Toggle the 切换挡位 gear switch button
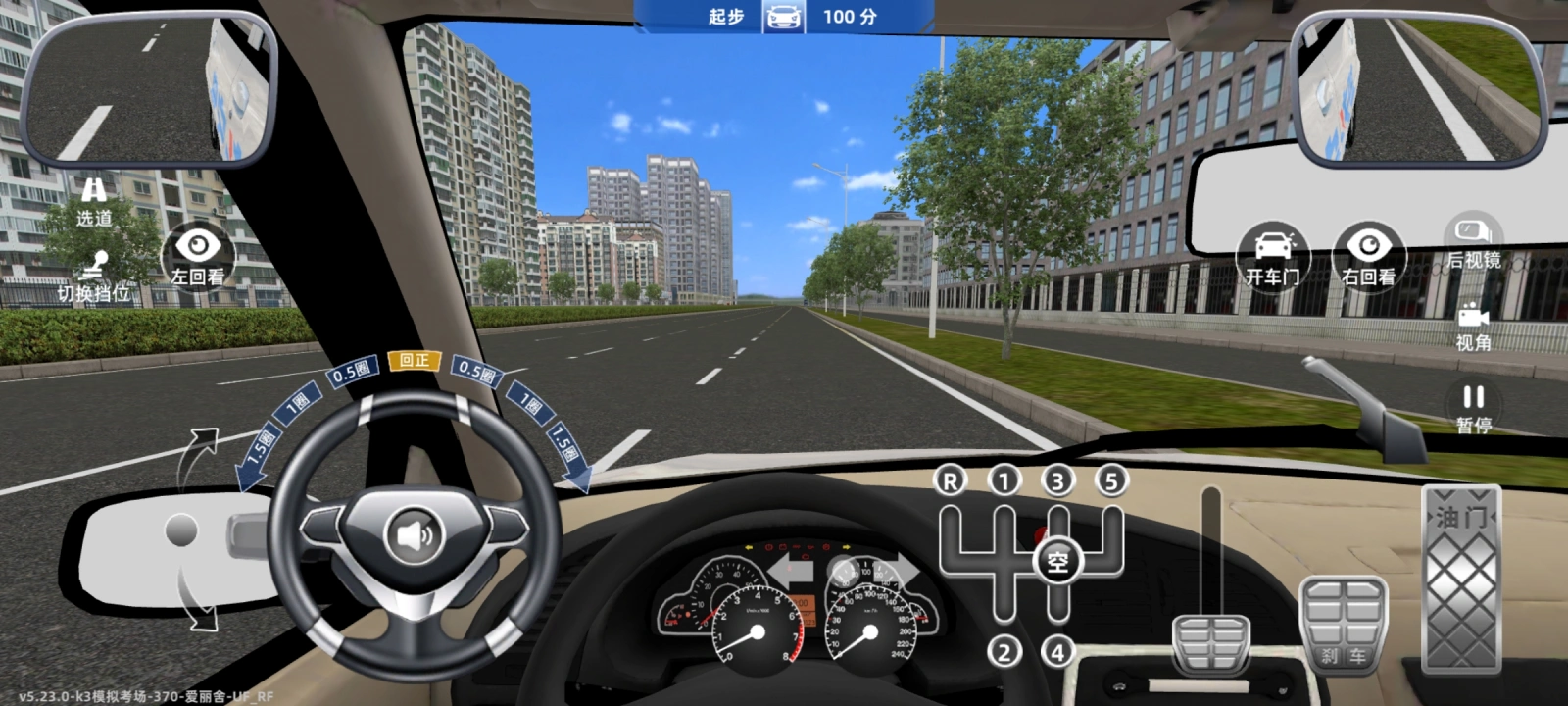 click(94, 277)
